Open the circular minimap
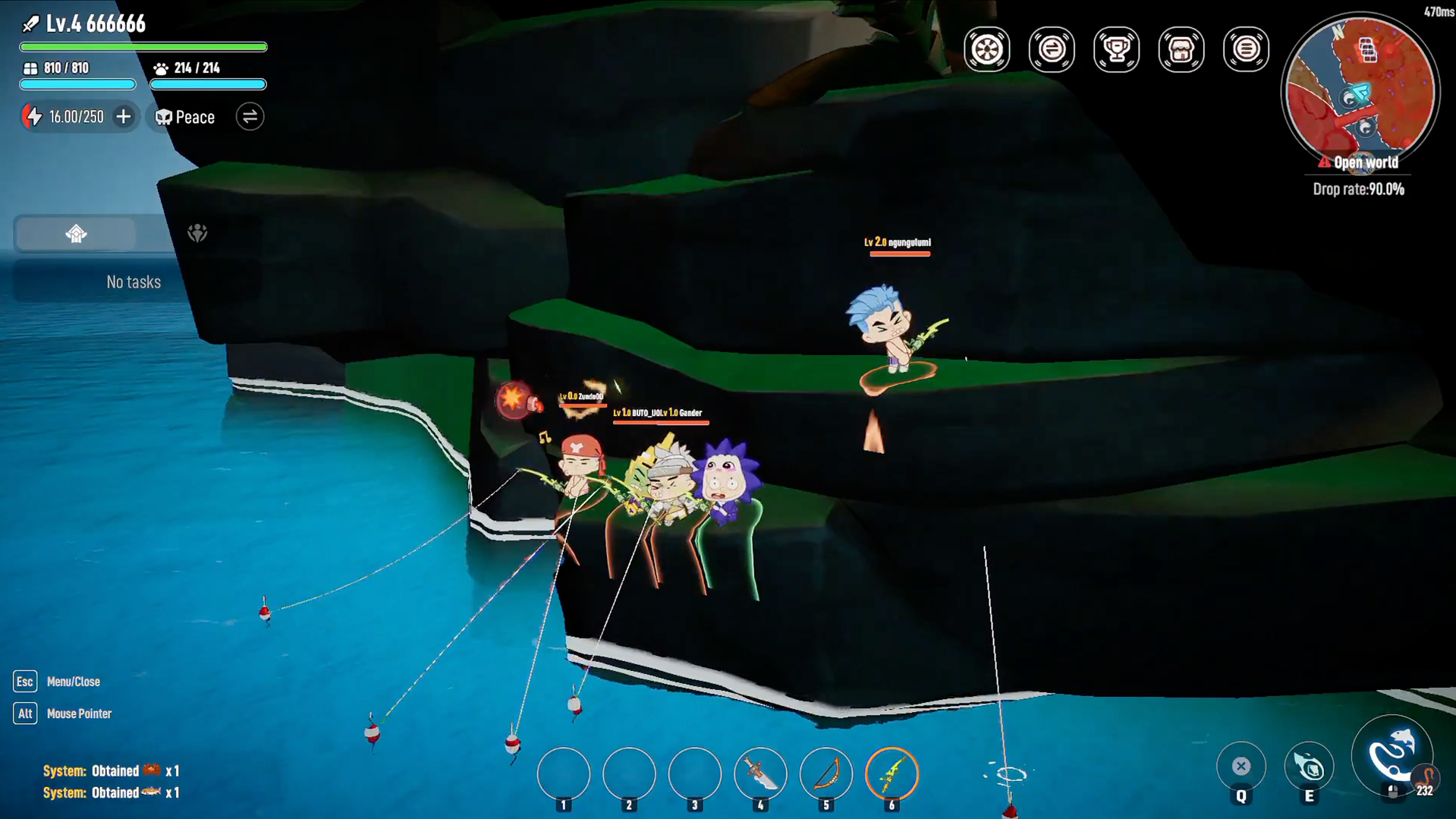The width and height of the screenshot is (1456, 819). (x=1360, y=91)
